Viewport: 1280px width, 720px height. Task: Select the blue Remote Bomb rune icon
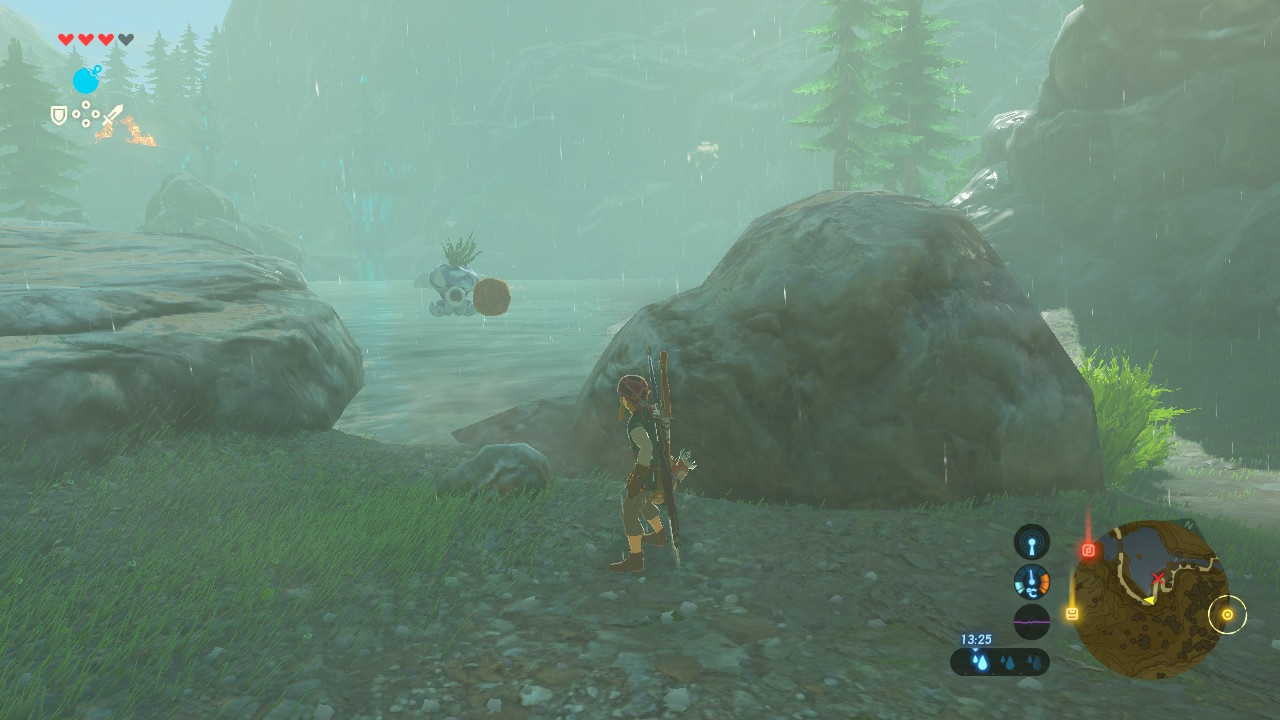86,80
